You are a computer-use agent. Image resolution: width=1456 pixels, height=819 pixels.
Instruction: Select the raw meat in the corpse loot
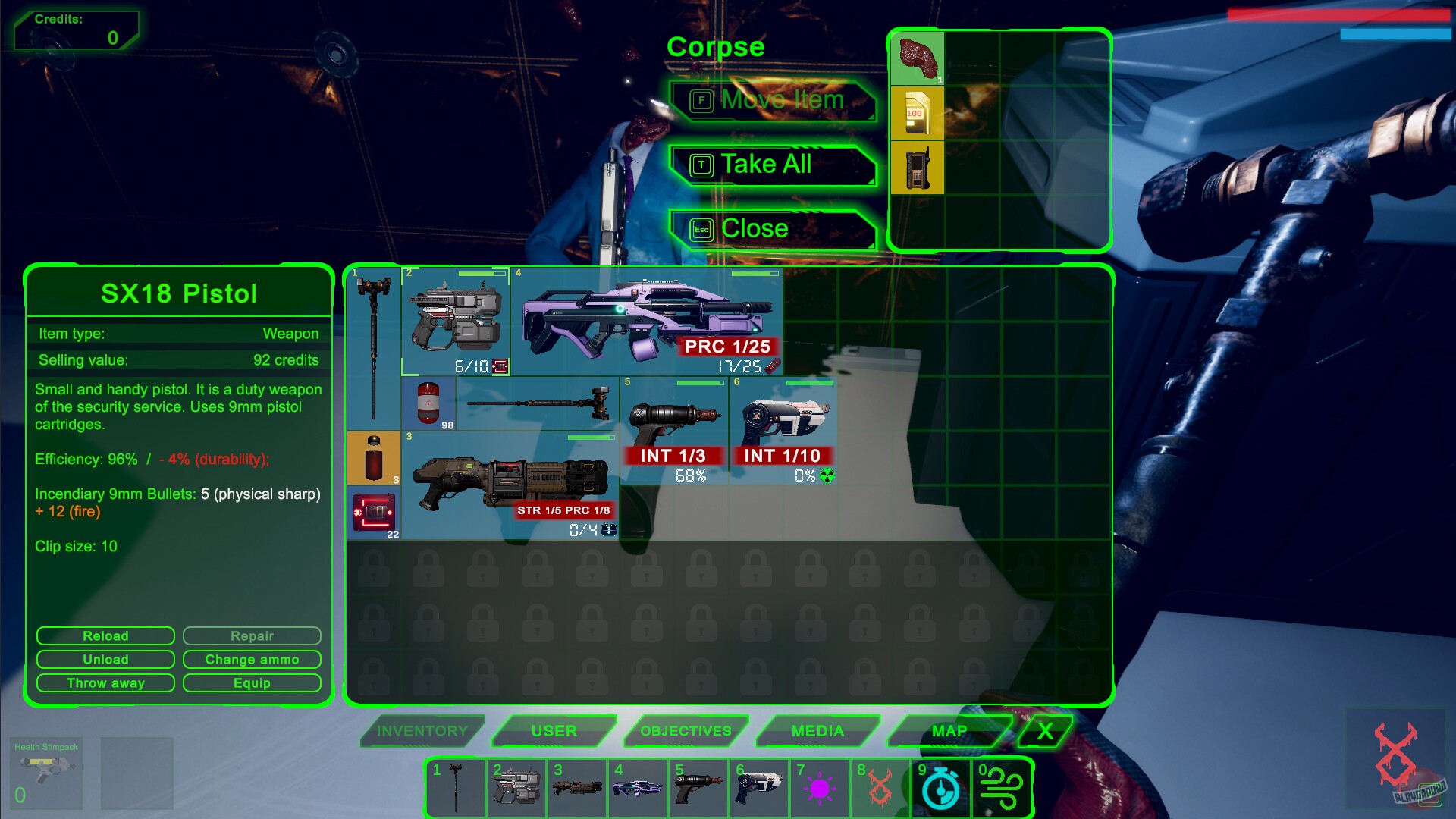point(918,58)
